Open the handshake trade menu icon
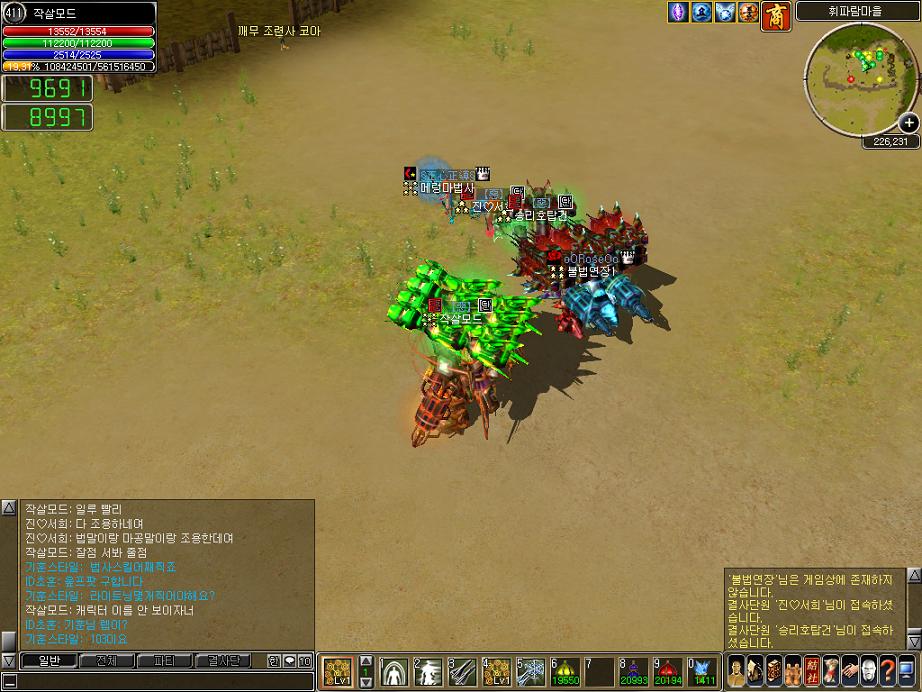This screenshot has height=692, width=922. point(849,670)
